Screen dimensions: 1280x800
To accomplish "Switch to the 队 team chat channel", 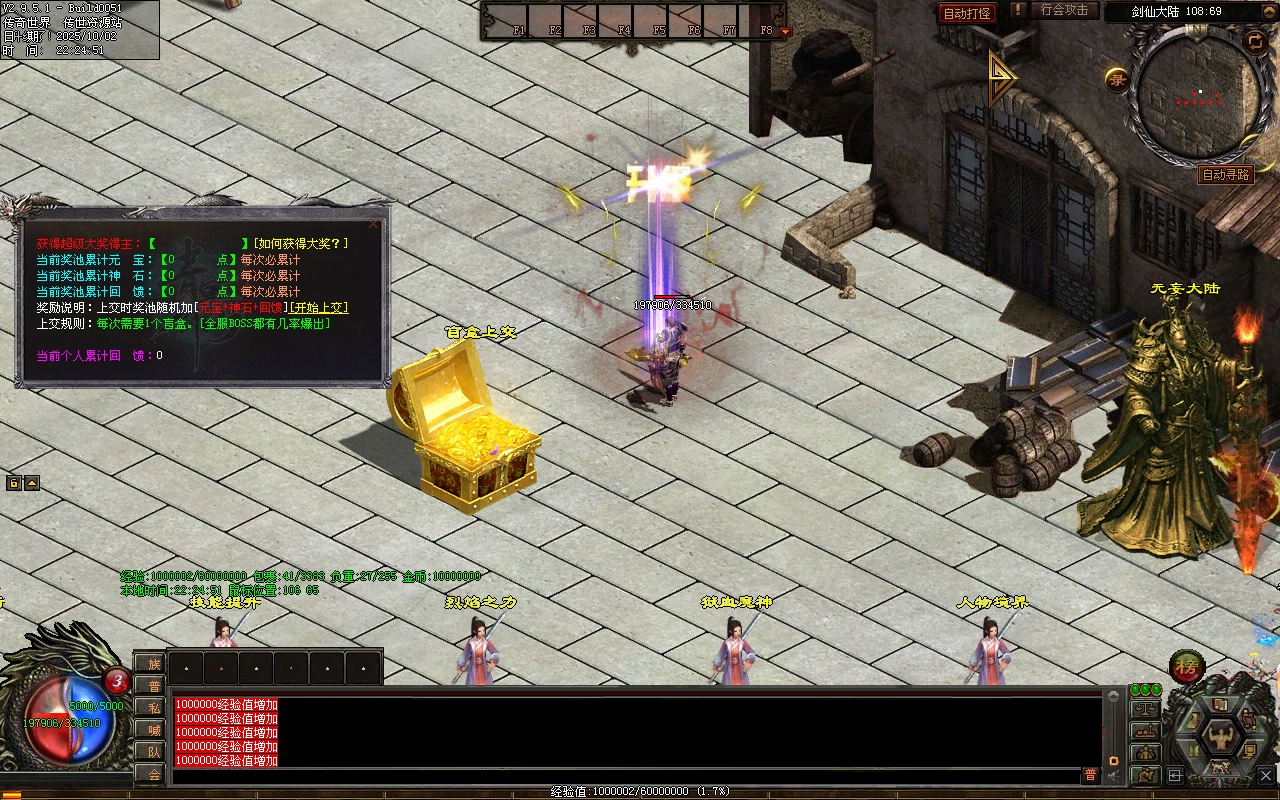I will pos(150,751).
